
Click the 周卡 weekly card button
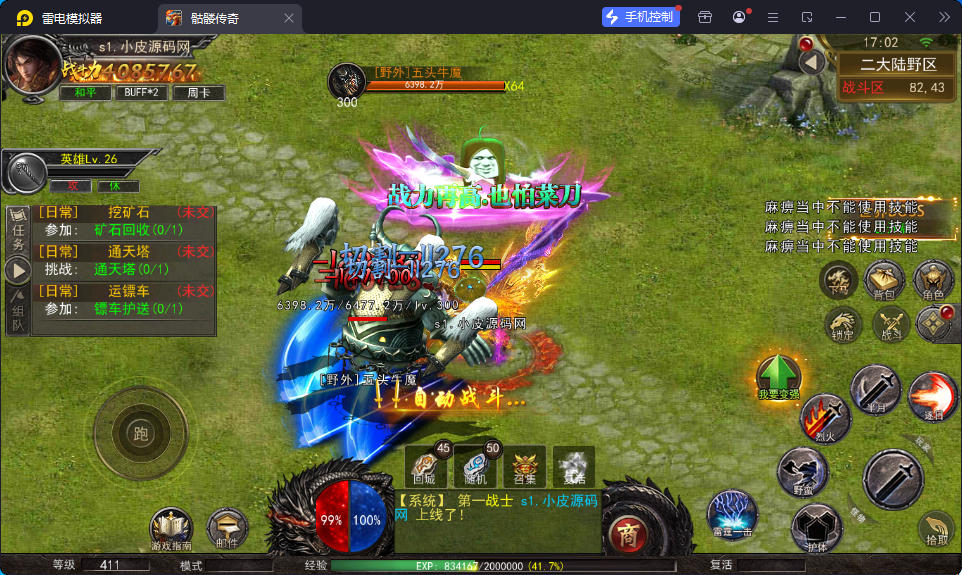[198, 93]
